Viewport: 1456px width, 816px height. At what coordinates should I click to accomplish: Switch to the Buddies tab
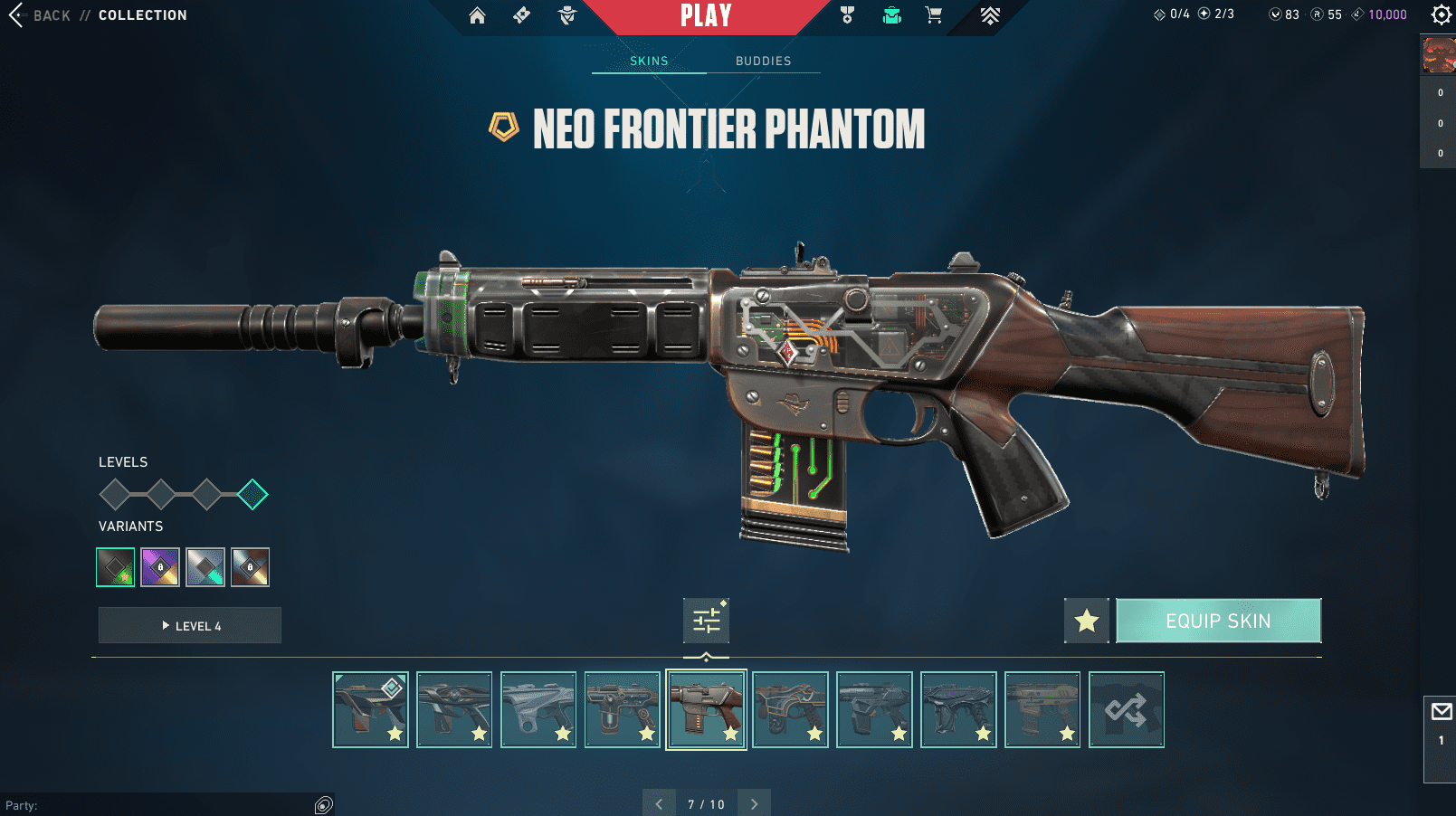click(763, 61)
